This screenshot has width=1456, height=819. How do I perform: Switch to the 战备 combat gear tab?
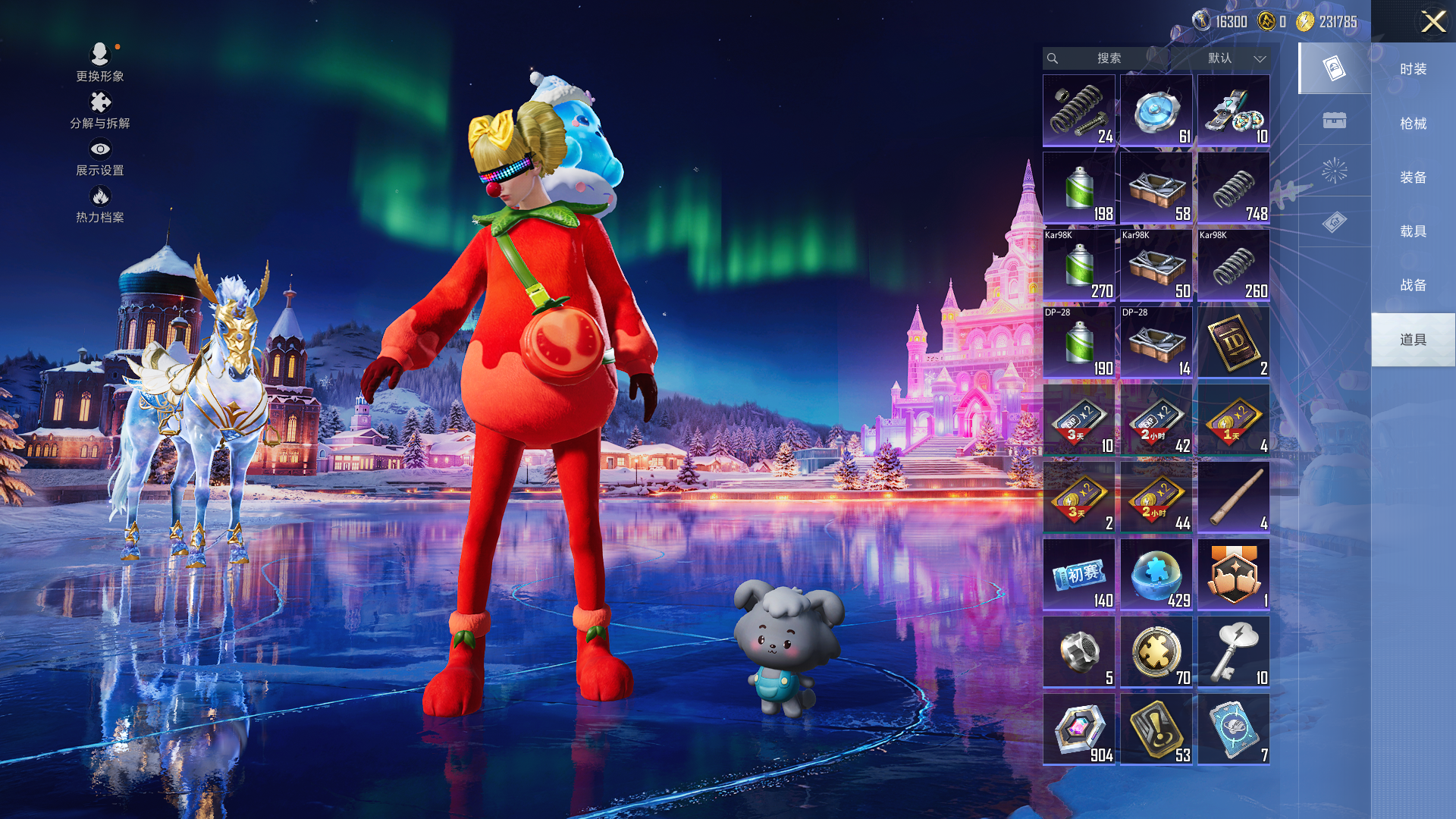point(1413,285)
